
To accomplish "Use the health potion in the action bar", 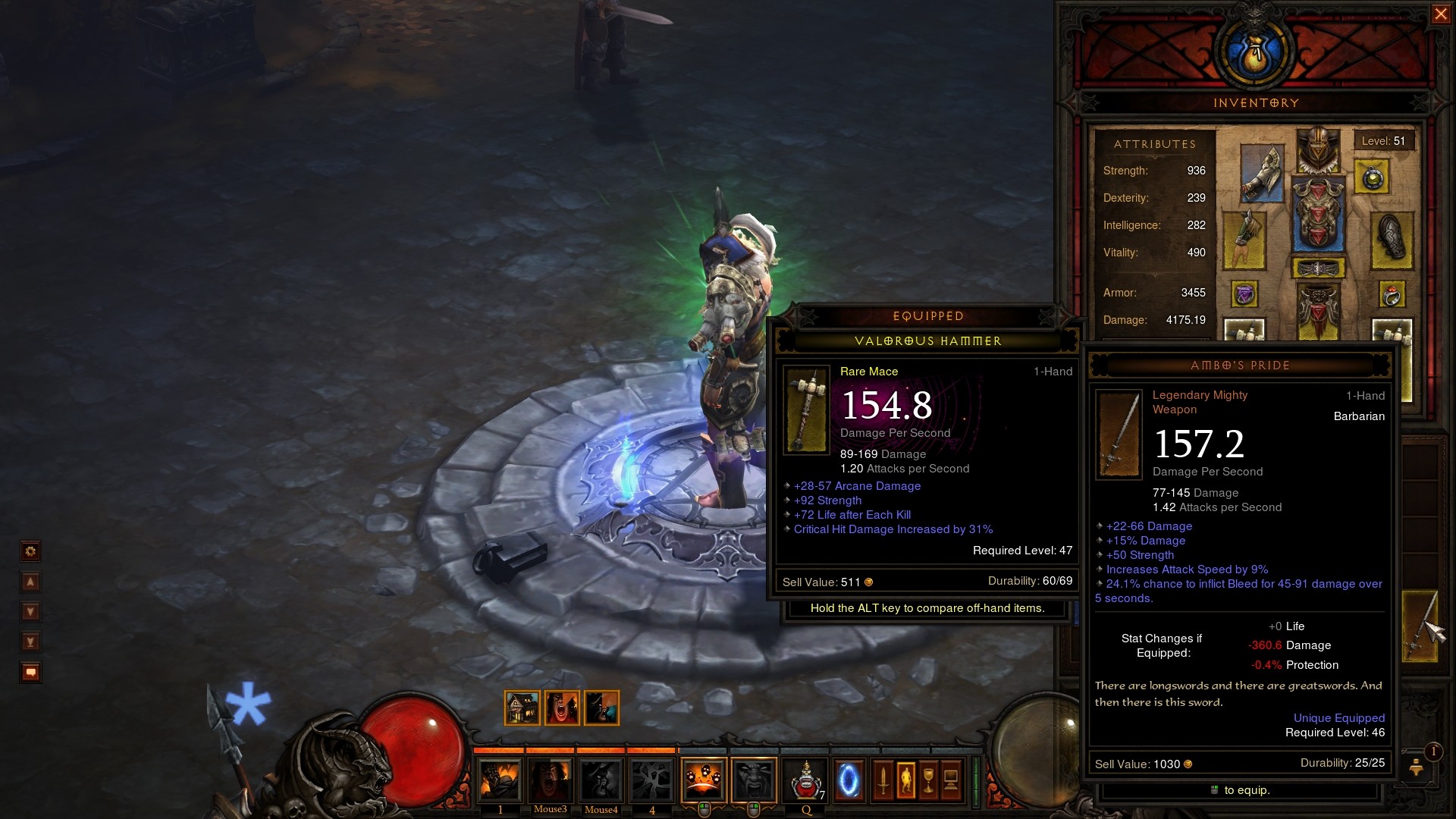I will [805, 780].
